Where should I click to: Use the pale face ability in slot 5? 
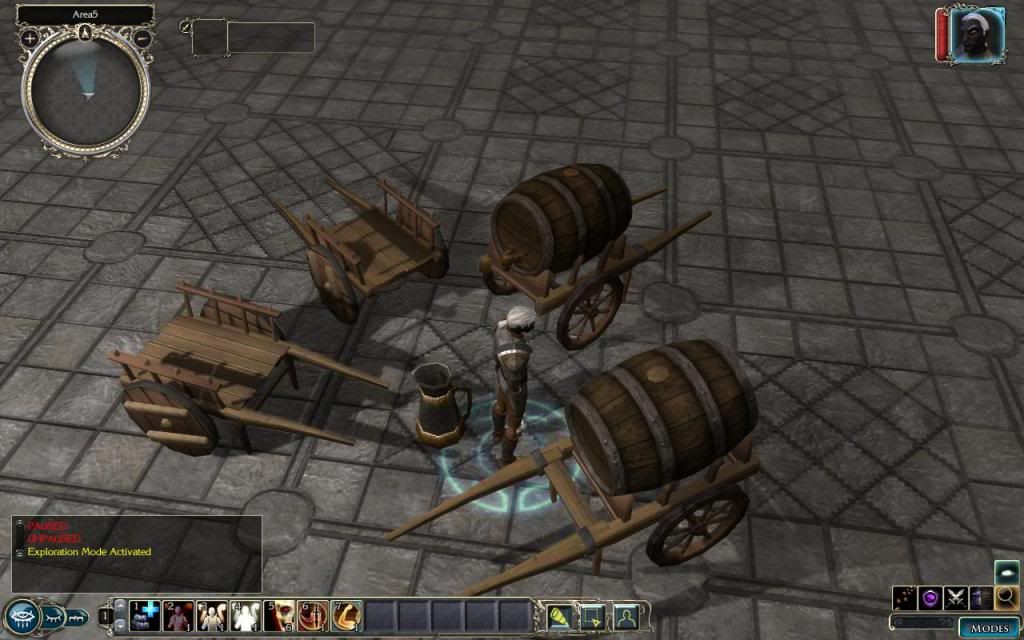point(280,616)
